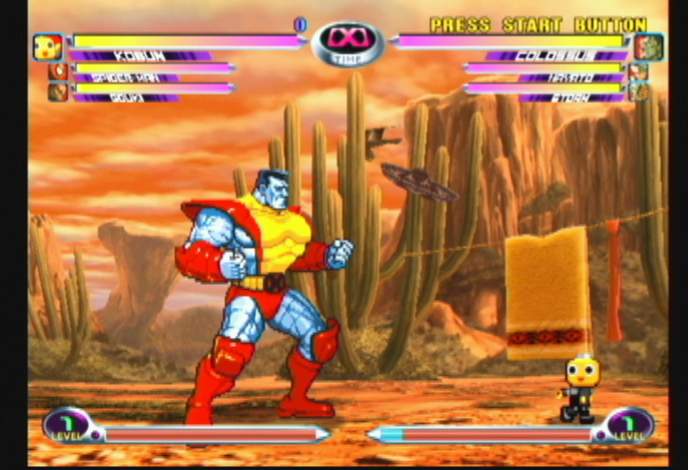Click the Colossus portrait icon
This screenshot has width=688, height=470.
pyautogui.click(x=648, y=47)
